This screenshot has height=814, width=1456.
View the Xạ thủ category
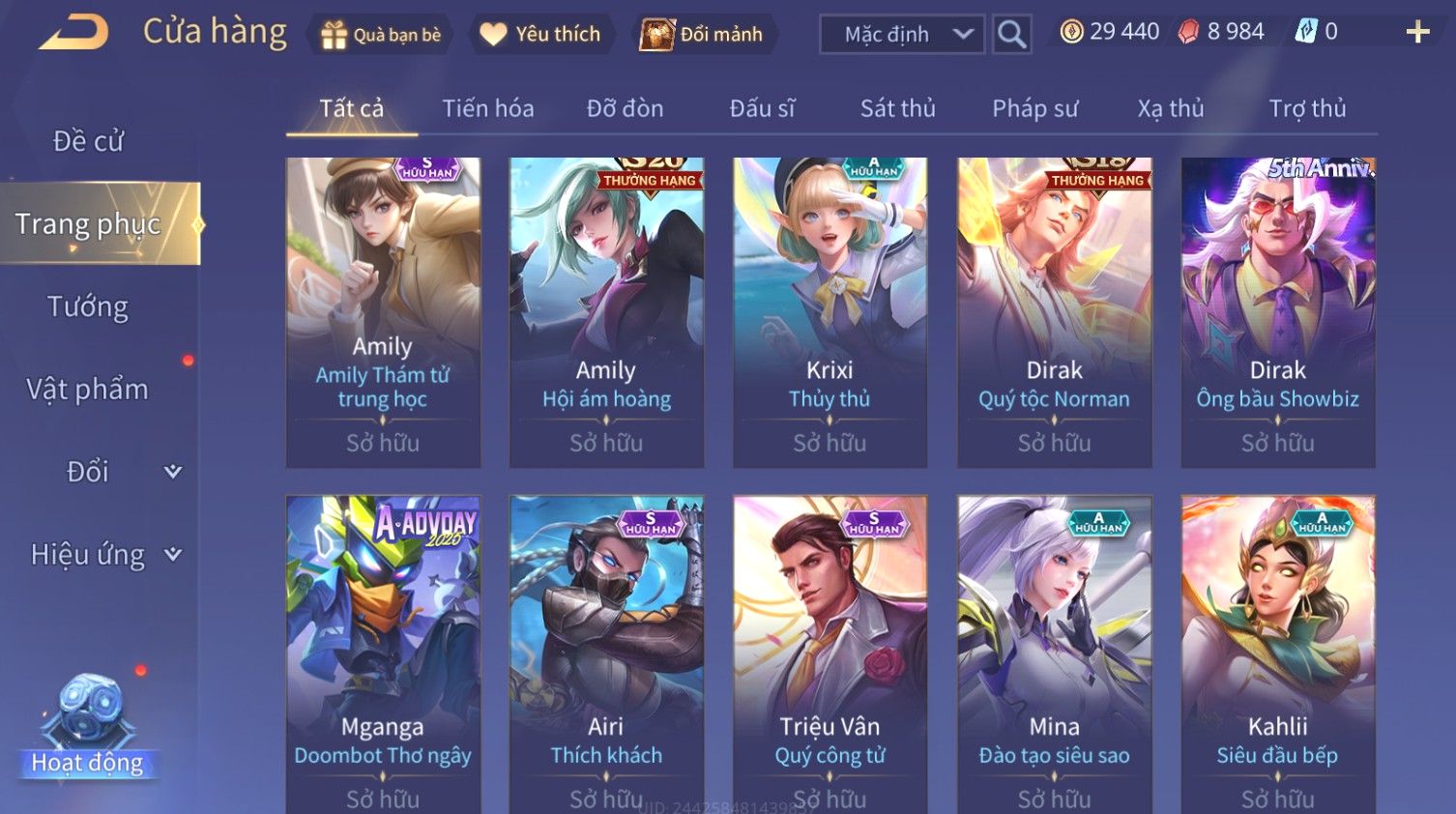[1170, 108]
